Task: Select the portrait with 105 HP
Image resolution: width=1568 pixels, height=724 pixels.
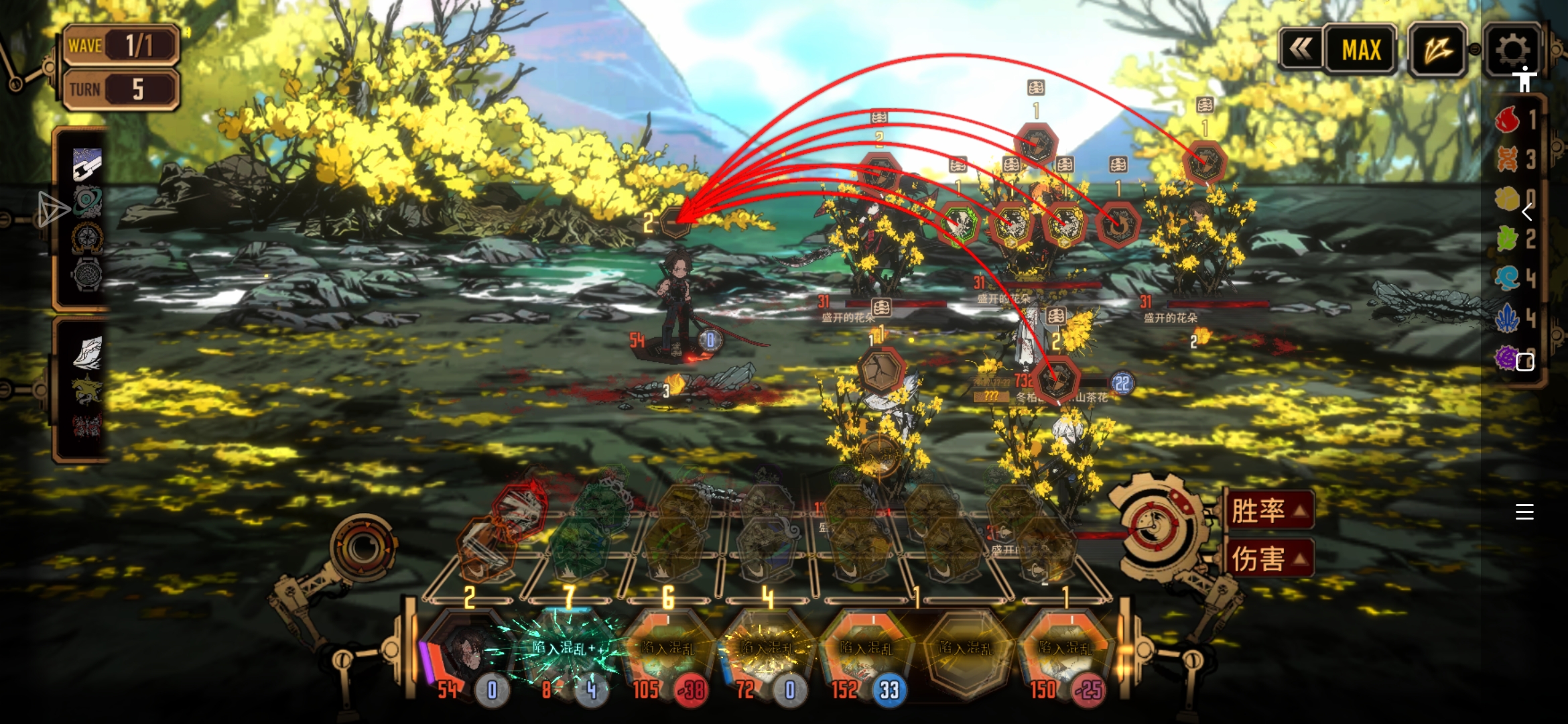Action: click(667, 650)
